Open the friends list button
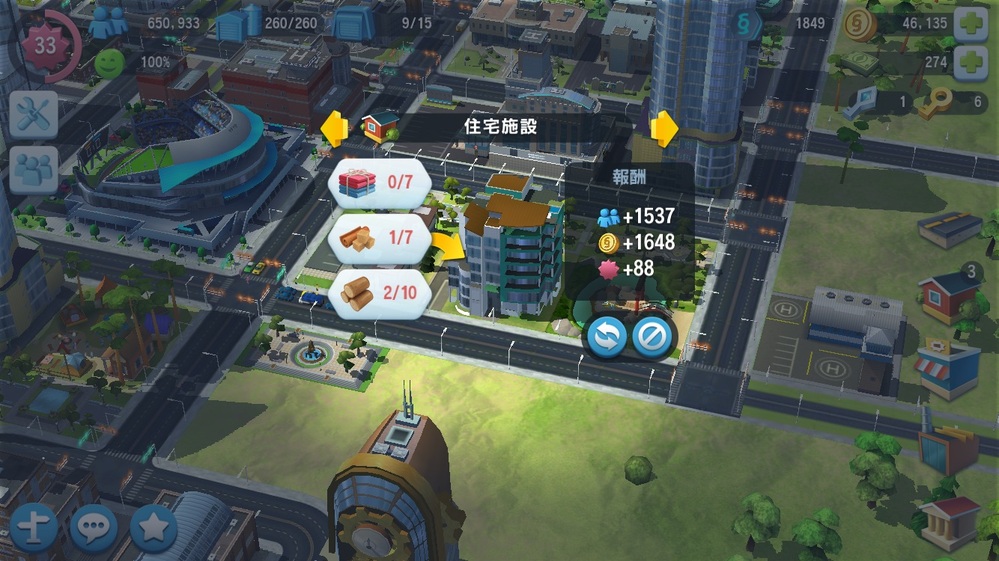 (x=33, y=168)
